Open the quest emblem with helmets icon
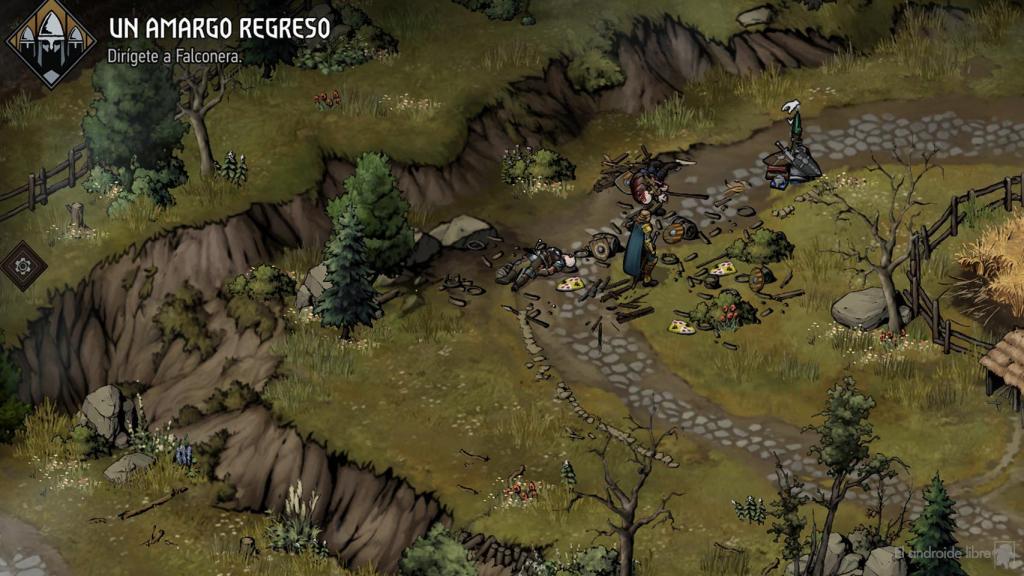 (x=50, y=41)
